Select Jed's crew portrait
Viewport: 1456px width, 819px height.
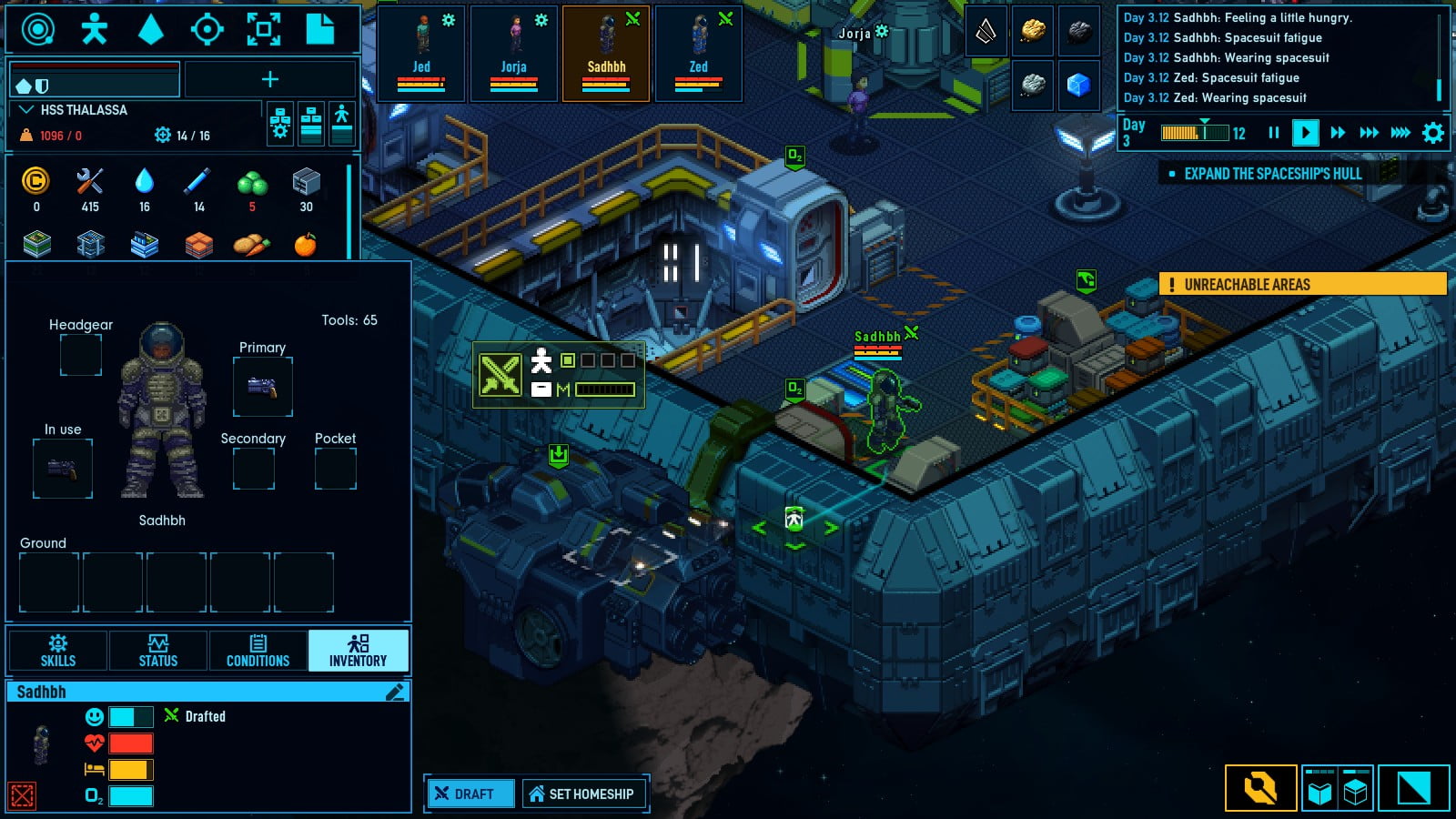point(421,54)
